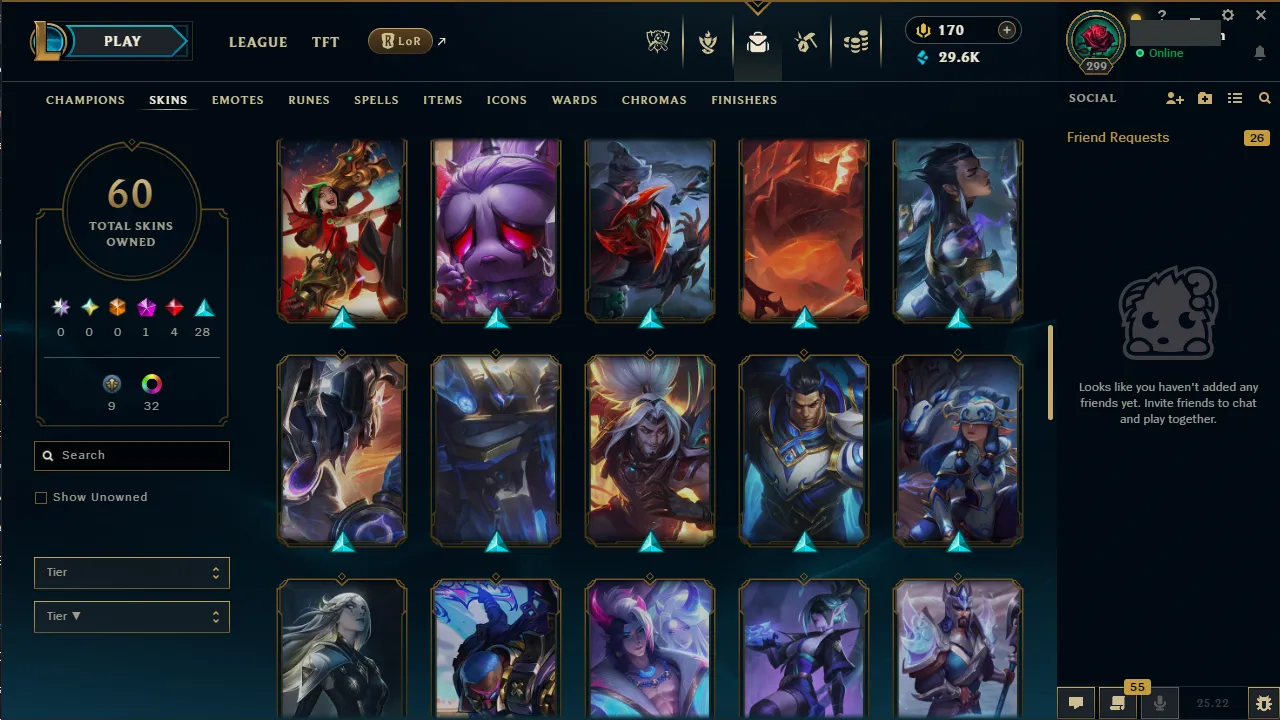The image size is (1280, 720).
Task: Switch to the CHROMAS tab
Action: 654,100
